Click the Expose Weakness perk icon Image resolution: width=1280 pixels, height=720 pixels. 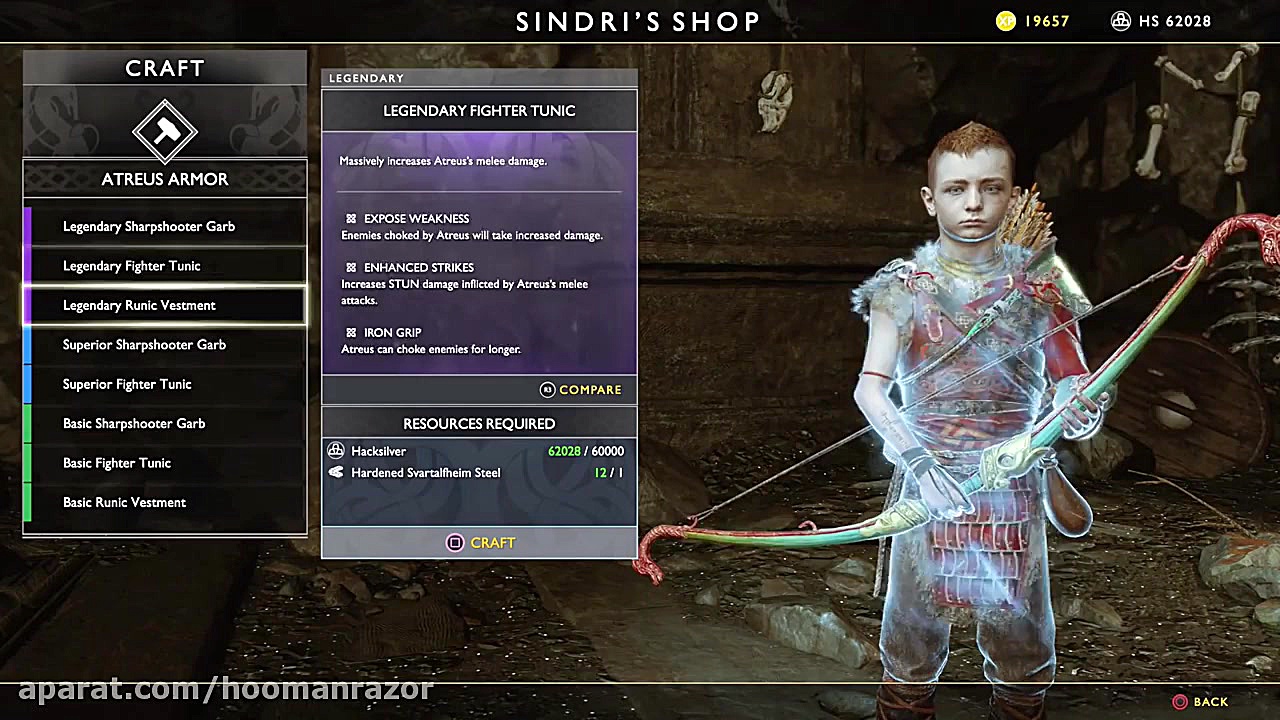(x=350, y=218)
